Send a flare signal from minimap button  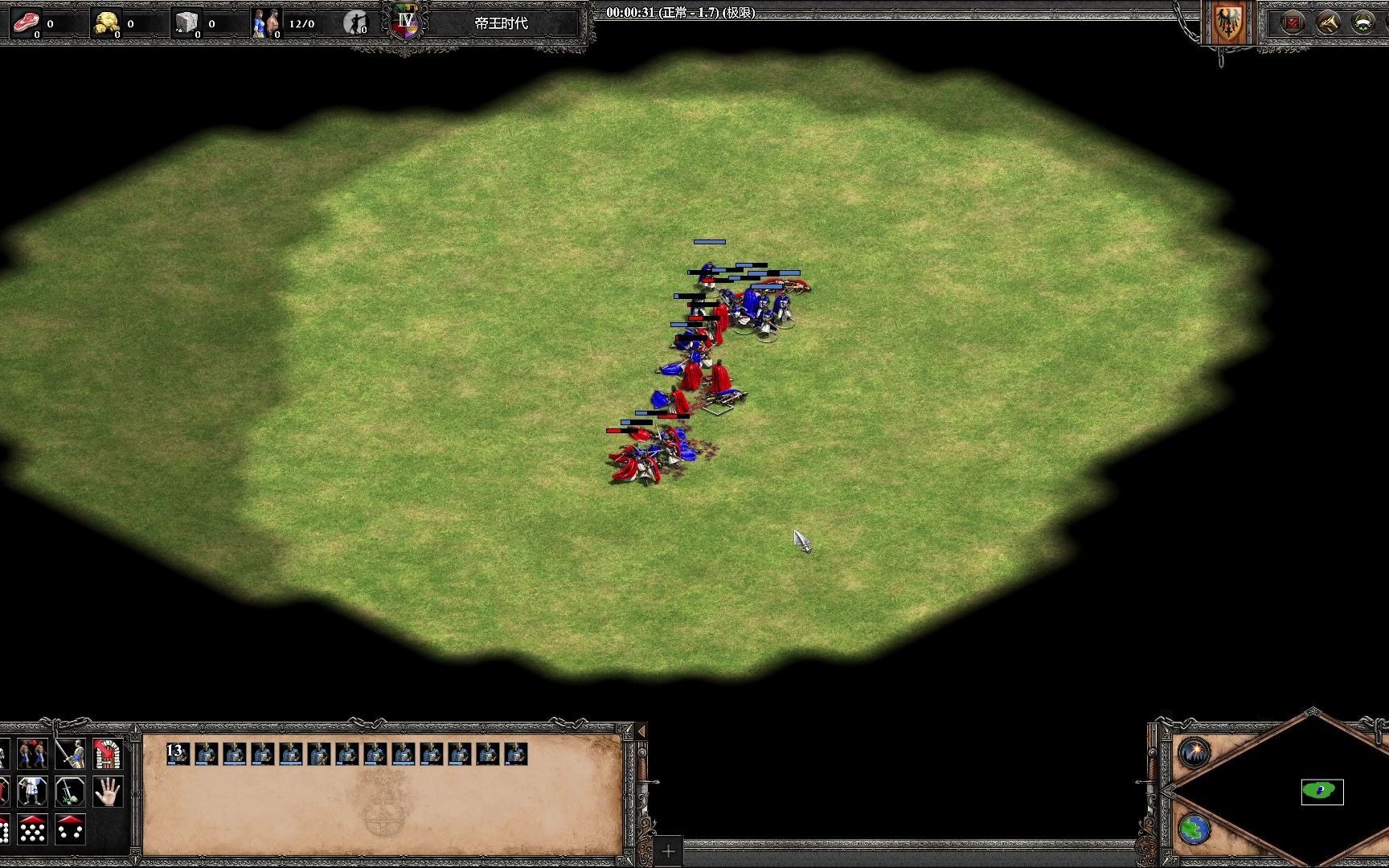coord(1195,753)
